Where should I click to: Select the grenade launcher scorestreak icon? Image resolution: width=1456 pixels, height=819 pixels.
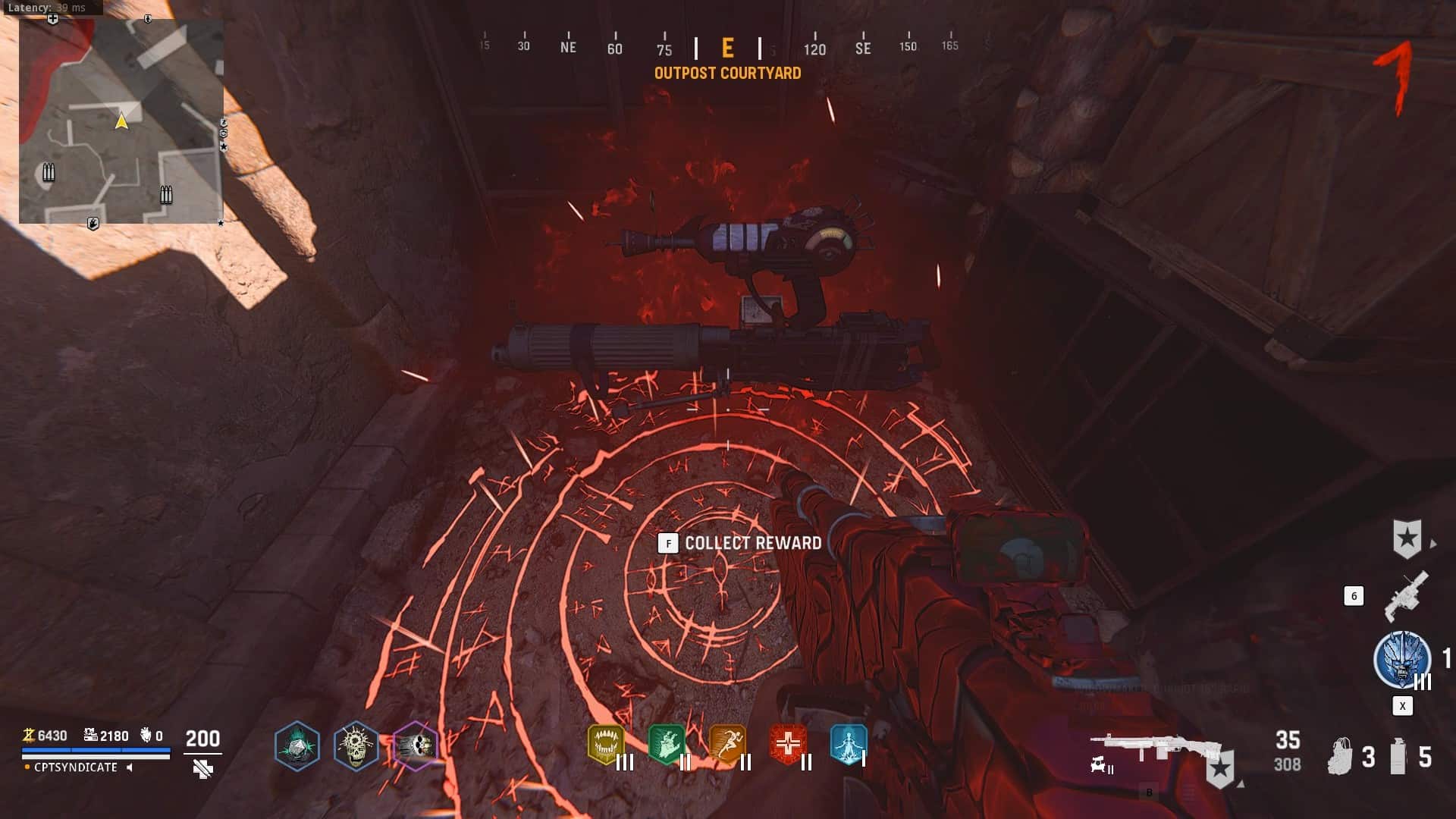tap(1407, 596)
